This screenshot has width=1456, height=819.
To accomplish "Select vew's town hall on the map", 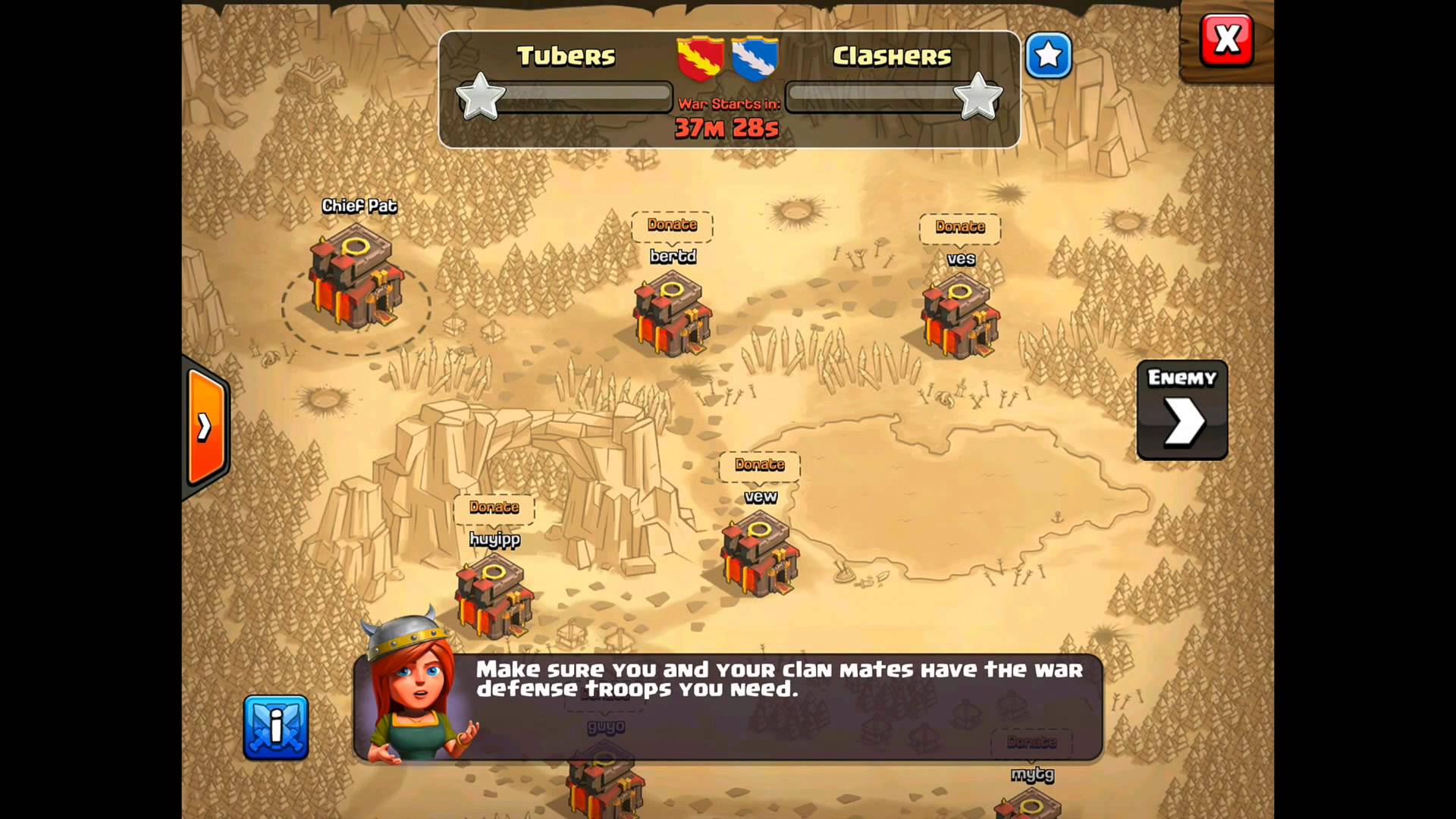I will (759, 555).
